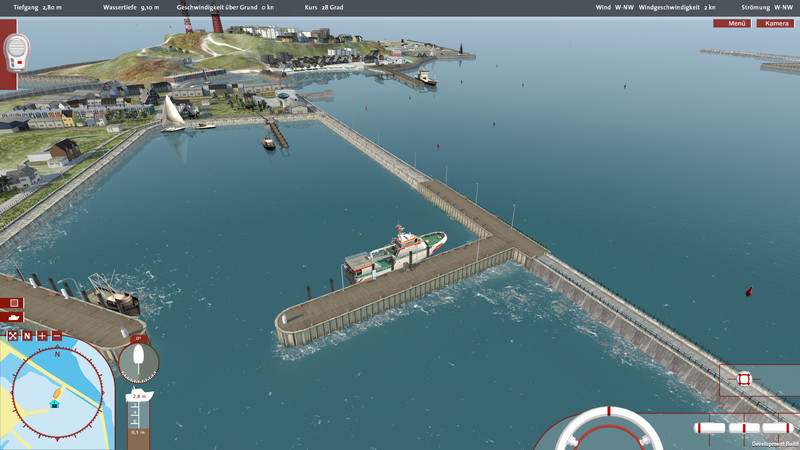Screen dimensions: 800x450
Task: Click the ship heading rudder indicator
Action: 138,360
